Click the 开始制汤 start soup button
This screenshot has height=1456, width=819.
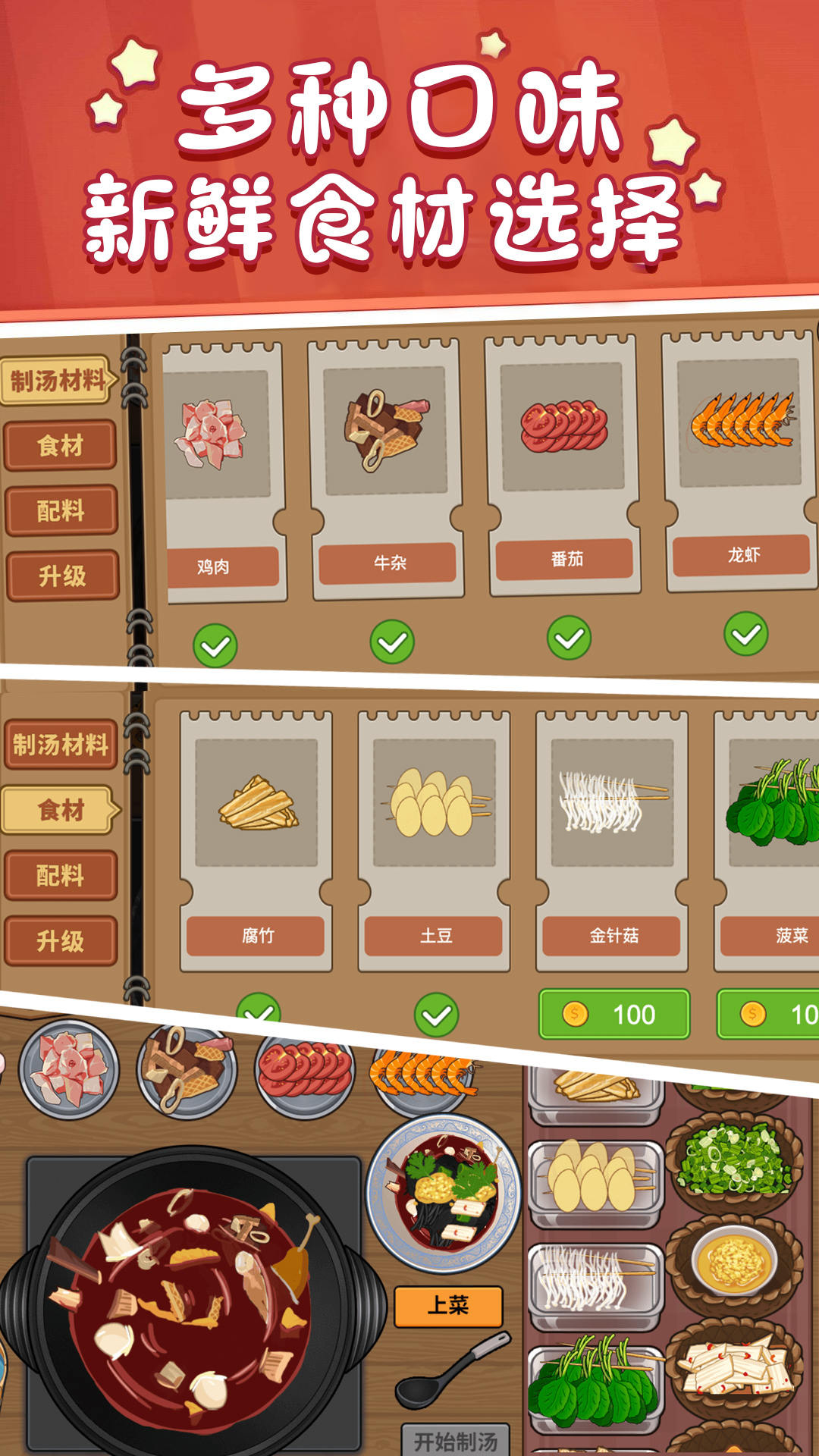[x=455, y=1439]
